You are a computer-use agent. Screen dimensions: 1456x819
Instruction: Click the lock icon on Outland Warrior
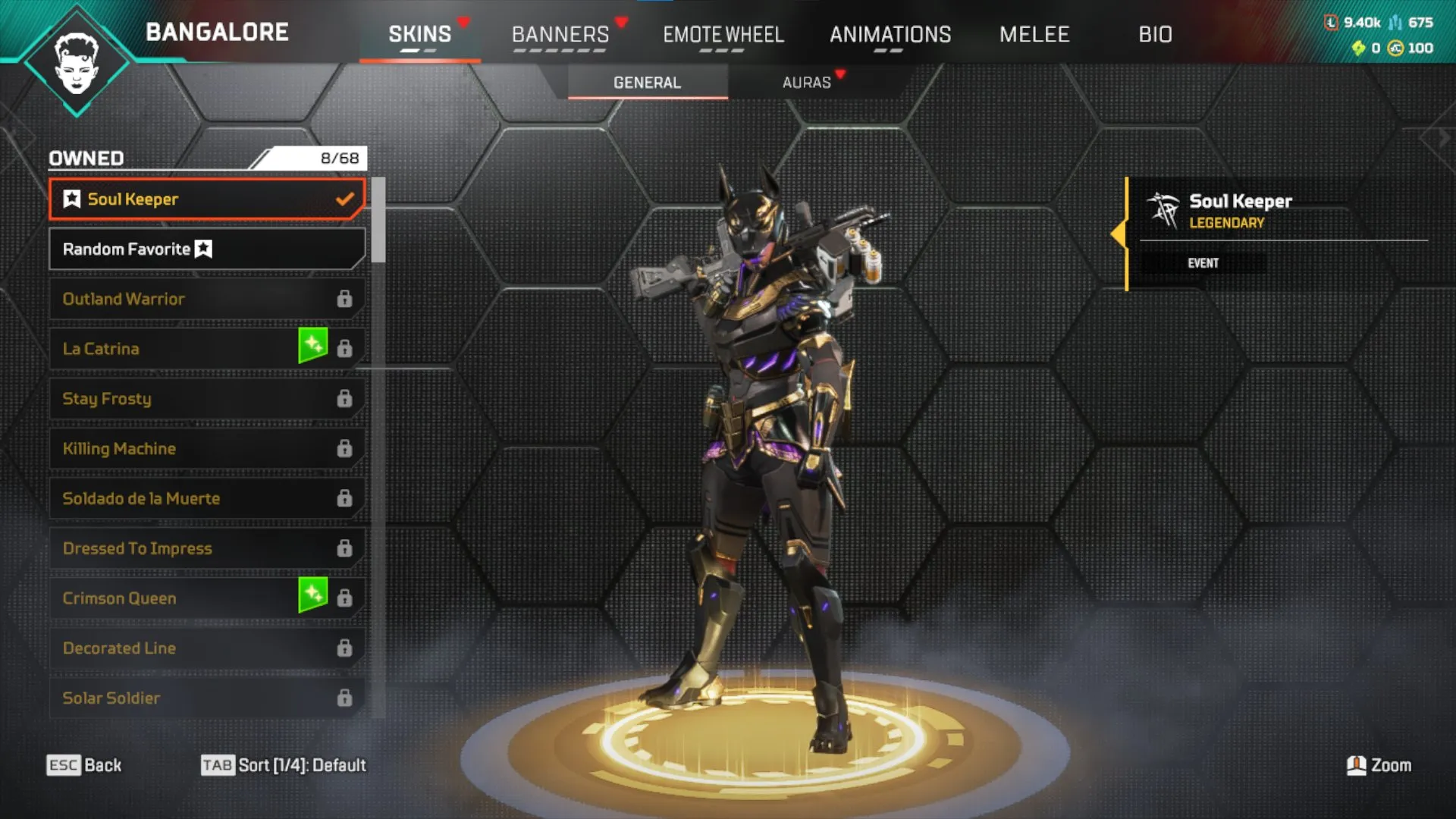tap(346, 298)
